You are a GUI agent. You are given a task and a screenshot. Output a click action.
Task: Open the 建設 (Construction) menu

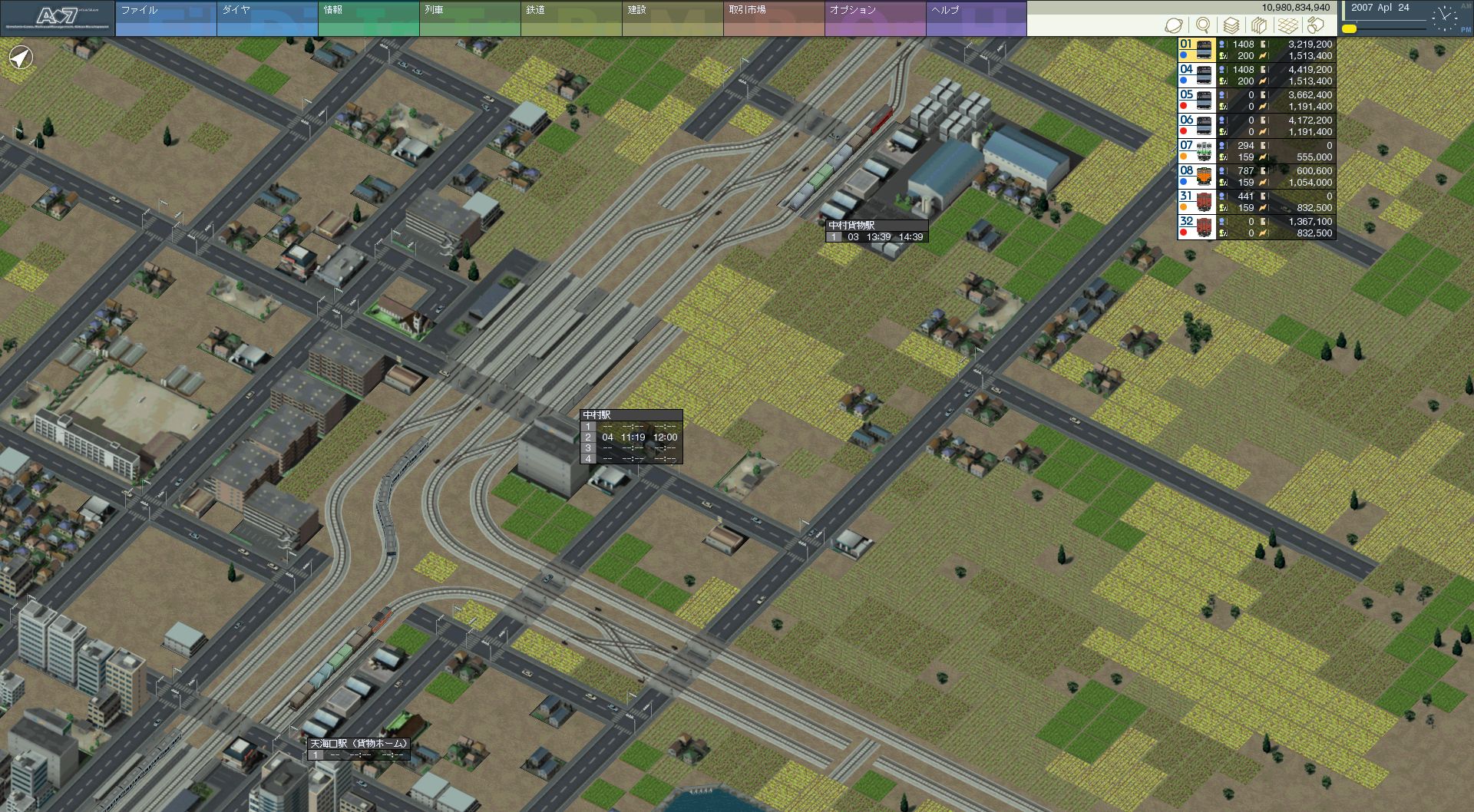pos(672,18)
